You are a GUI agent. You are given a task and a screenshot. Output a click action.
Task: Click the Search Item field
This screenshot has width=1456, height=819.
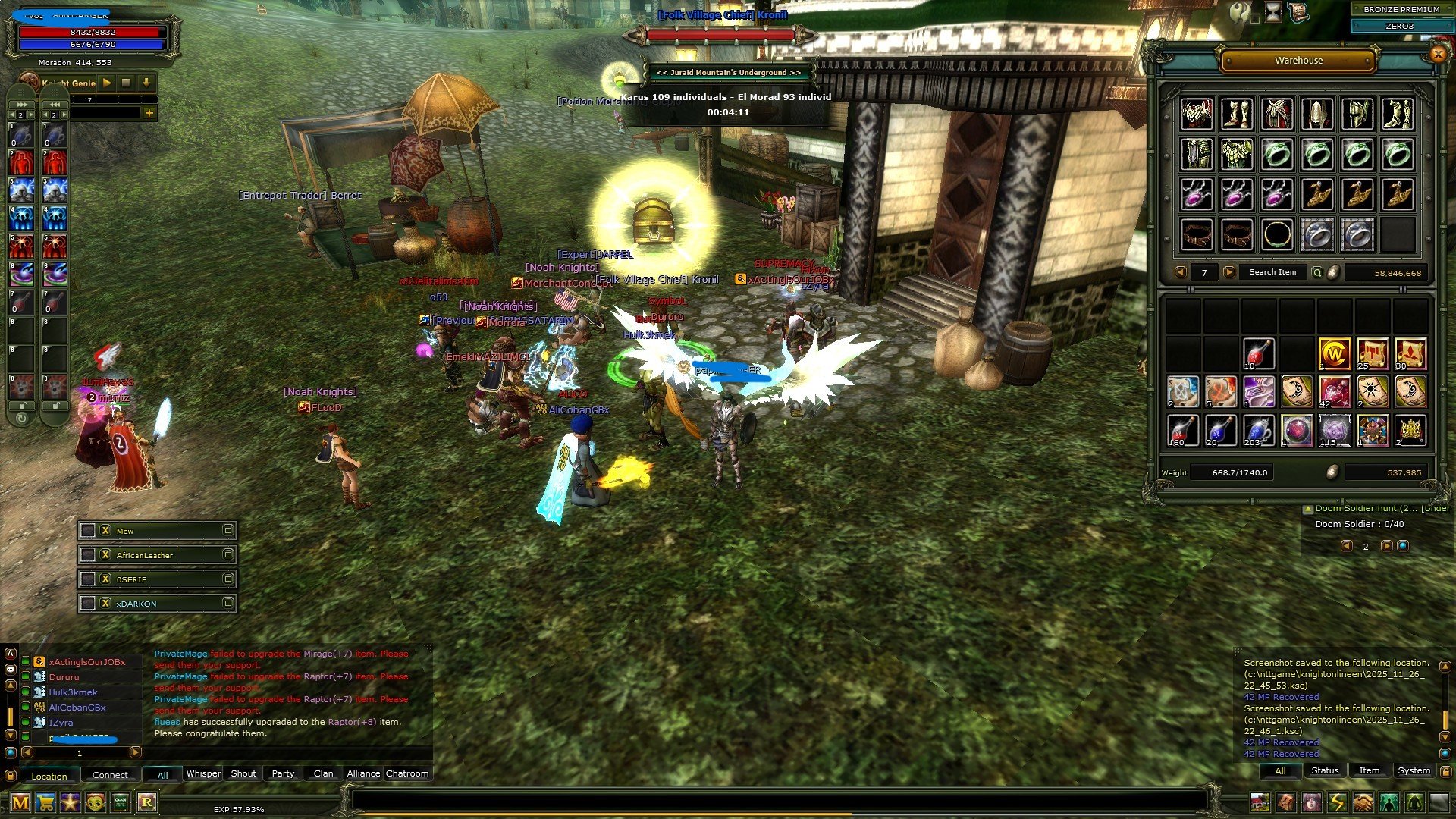pyautogui.click(x=1272, y=272)
